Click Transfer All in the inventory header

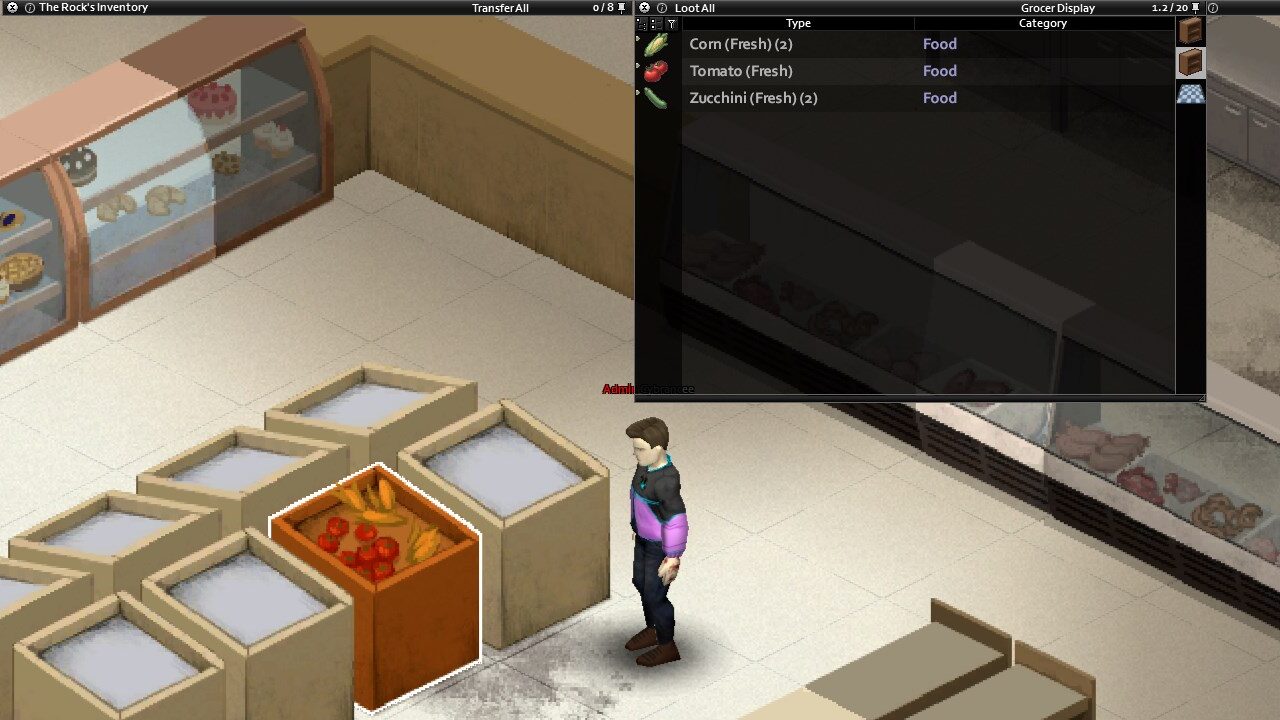pyautogui.click(x=500, y=8)
